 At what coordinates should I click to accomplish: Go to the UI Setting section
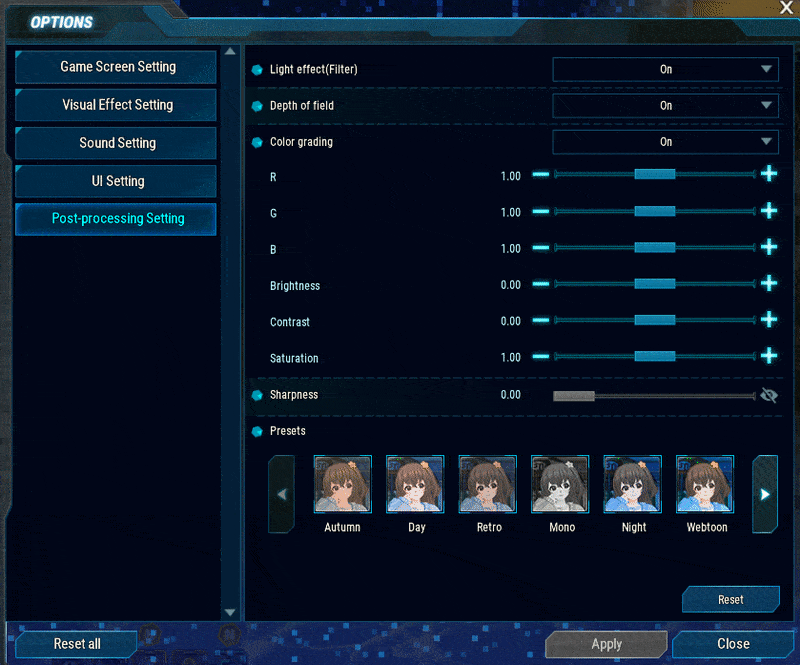click(117, 181)
